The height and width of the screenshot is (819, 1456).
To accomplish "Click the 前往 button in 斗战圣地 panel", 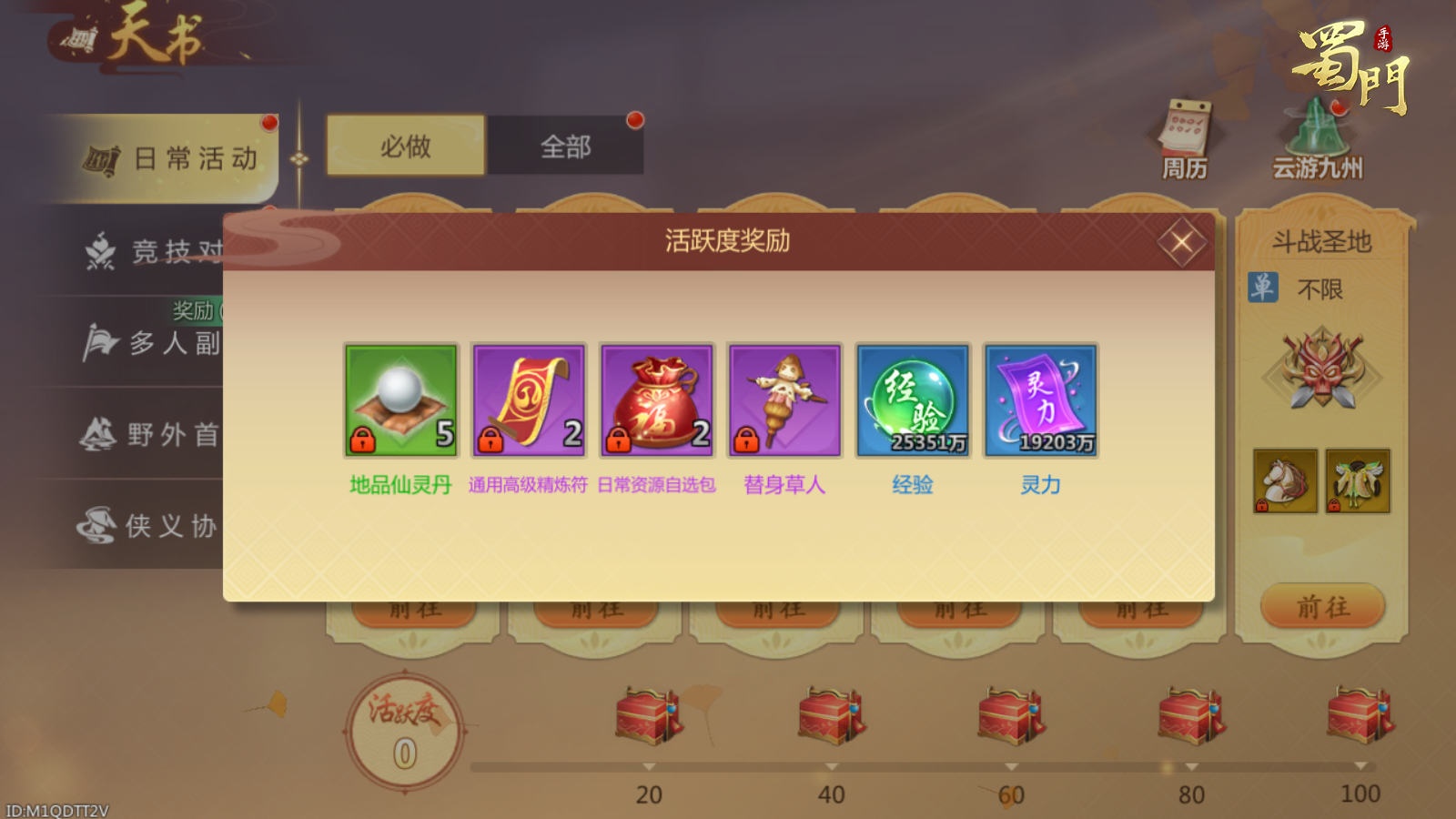I will pos(1321,605).
